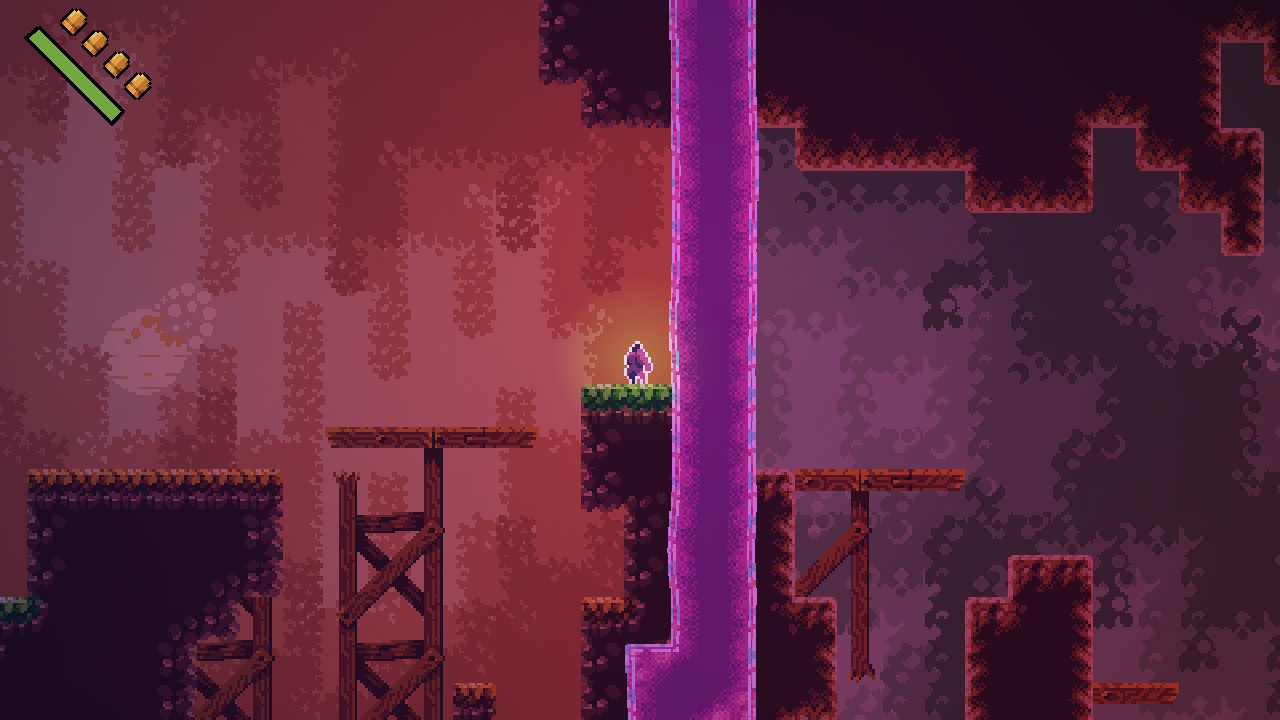Click the player's glowing backpack
The width and height of the screenshot is (1280, 720).
click(648, 363)
